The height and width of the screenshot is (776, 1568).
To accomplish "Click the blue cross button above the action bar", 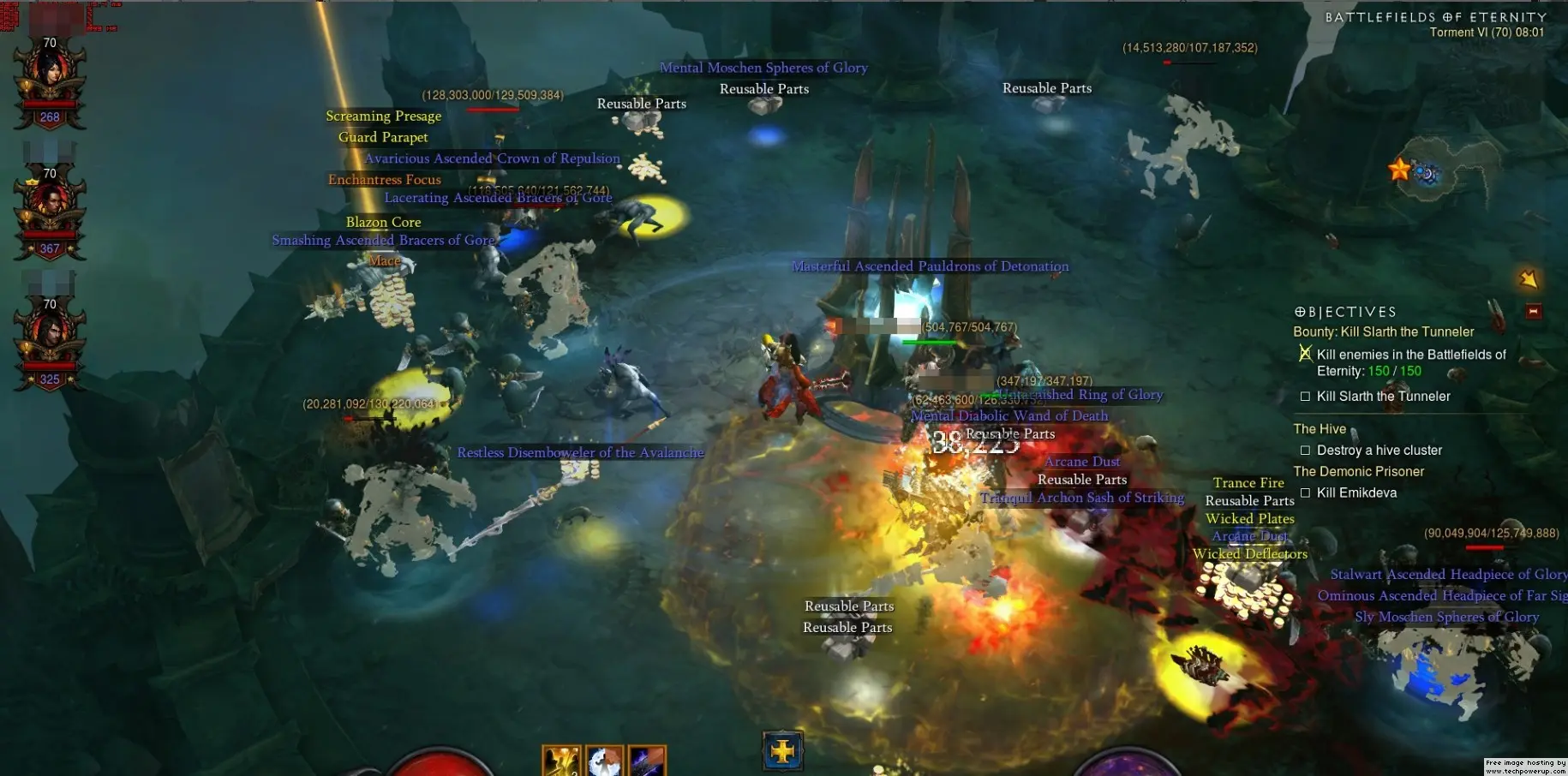I will (x=782, y=752).
